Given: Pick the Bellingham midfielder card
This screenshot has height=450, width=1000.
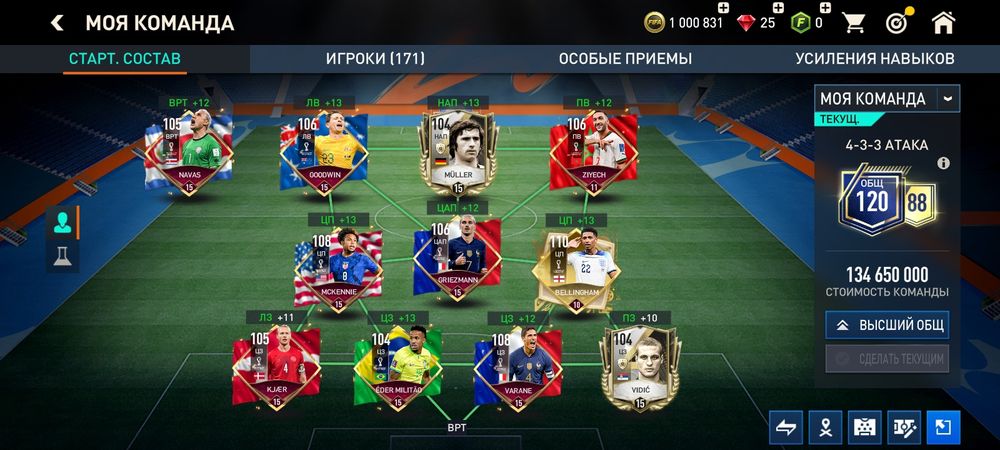Looking at the screenshot, I should (x=576, y=267).
